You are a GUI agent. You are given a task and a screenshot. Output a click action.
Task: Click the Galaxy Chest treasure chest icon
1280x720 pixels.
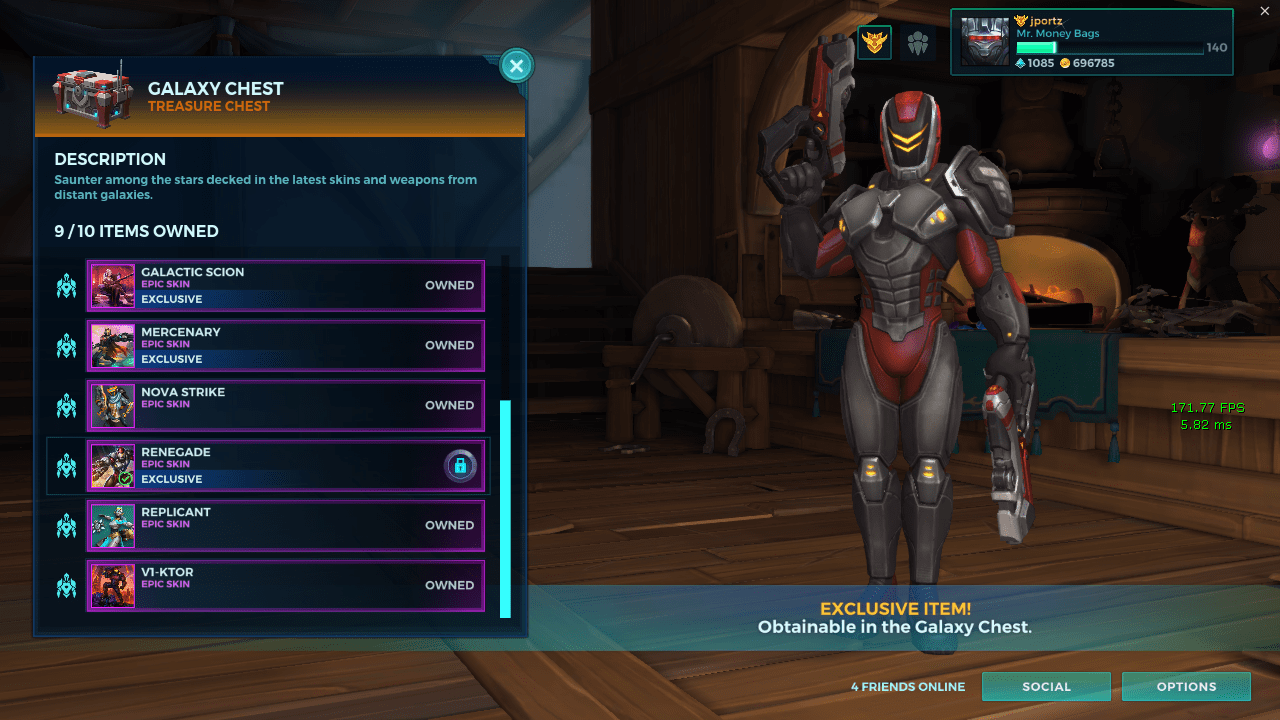tap(93, 96)
